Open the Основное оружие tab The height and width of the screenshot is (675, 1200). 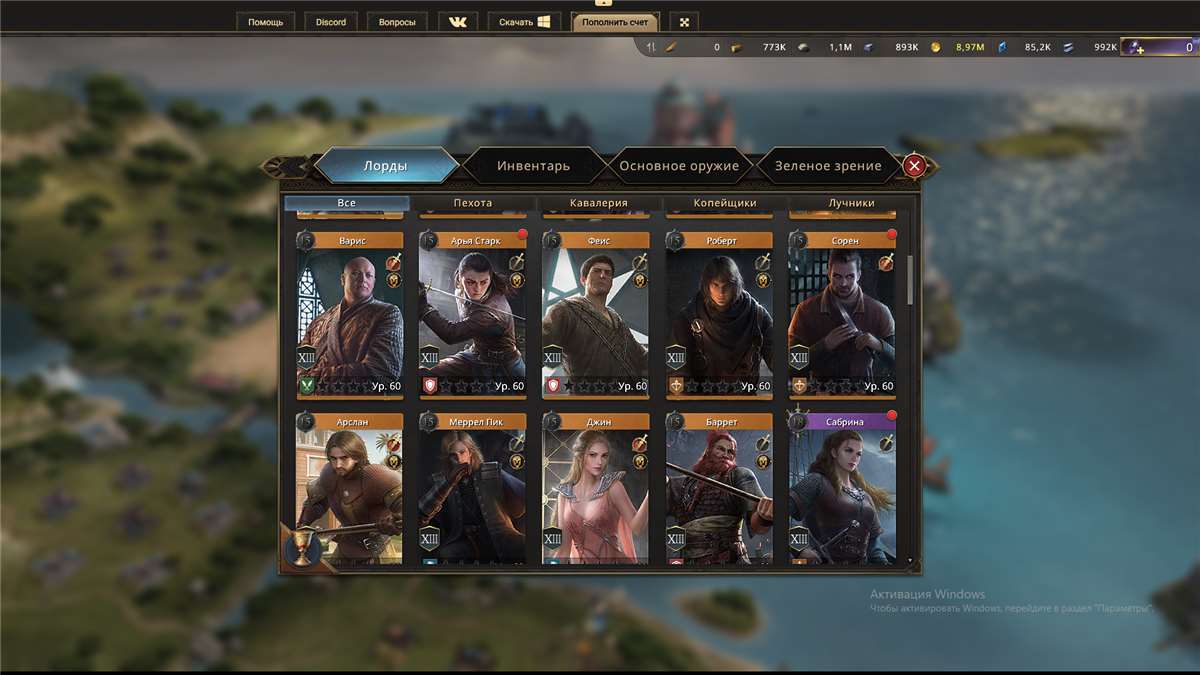(x=679, y=166)
